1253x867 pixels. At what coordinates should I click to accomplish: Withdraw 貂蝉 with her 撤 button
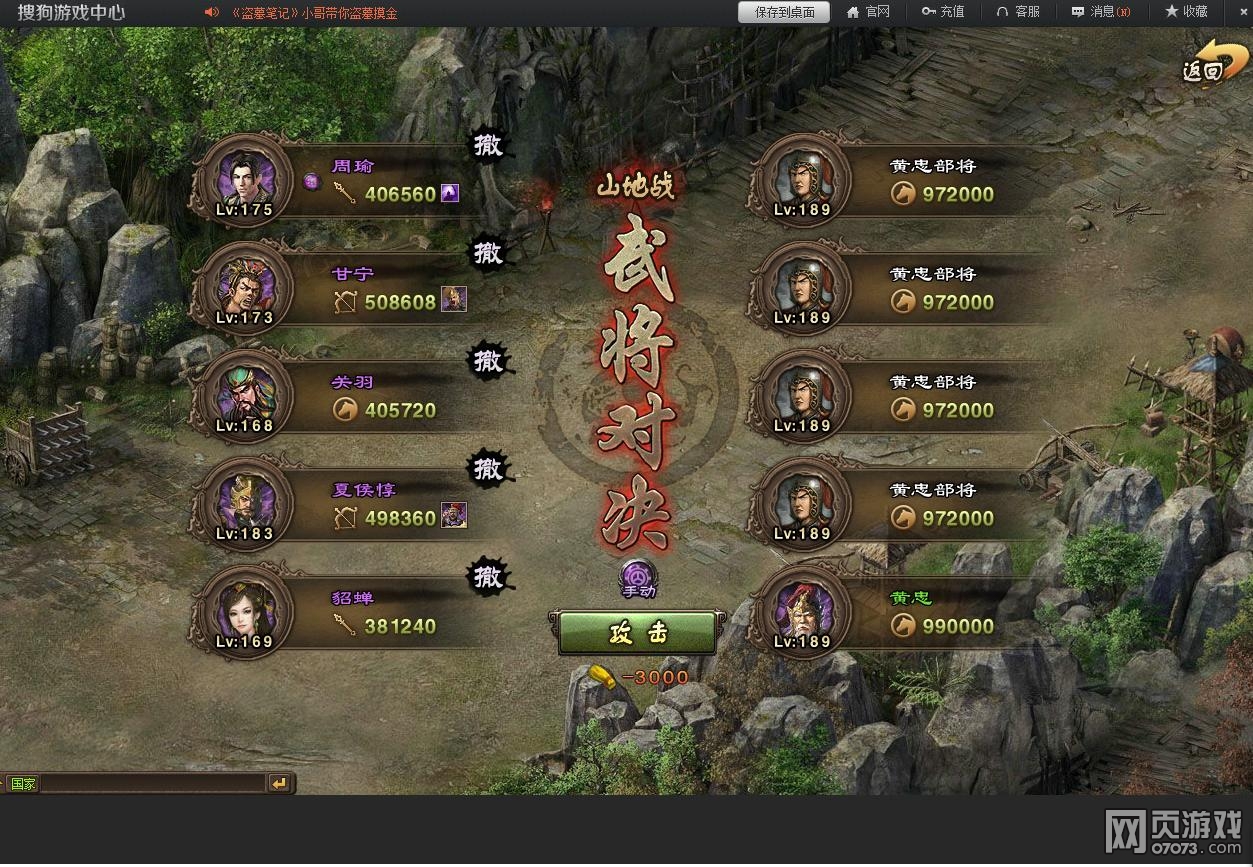point(488,577)
